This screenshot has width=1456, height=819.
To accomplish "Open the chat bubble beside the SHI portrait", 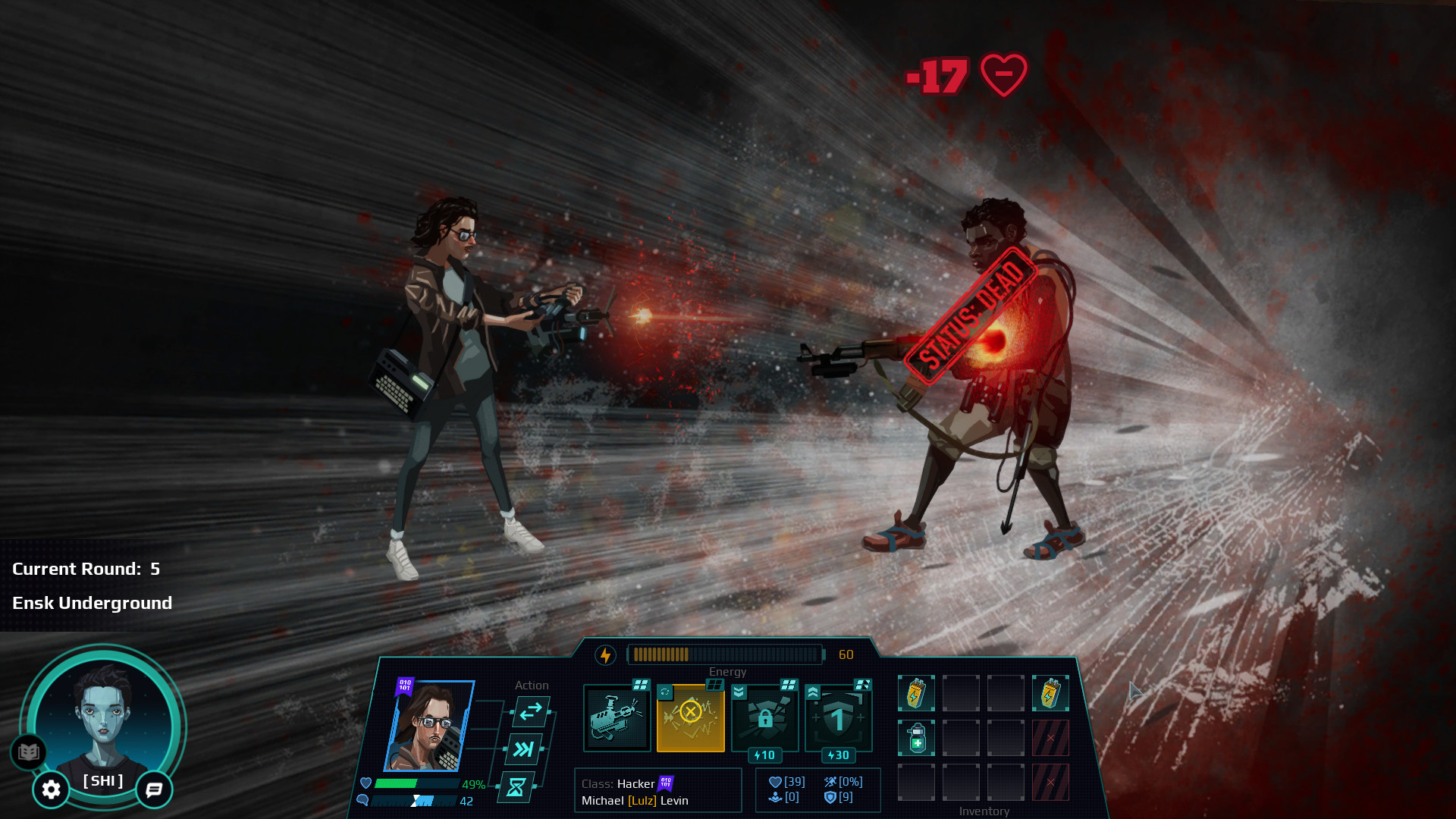I will point(153,789).
